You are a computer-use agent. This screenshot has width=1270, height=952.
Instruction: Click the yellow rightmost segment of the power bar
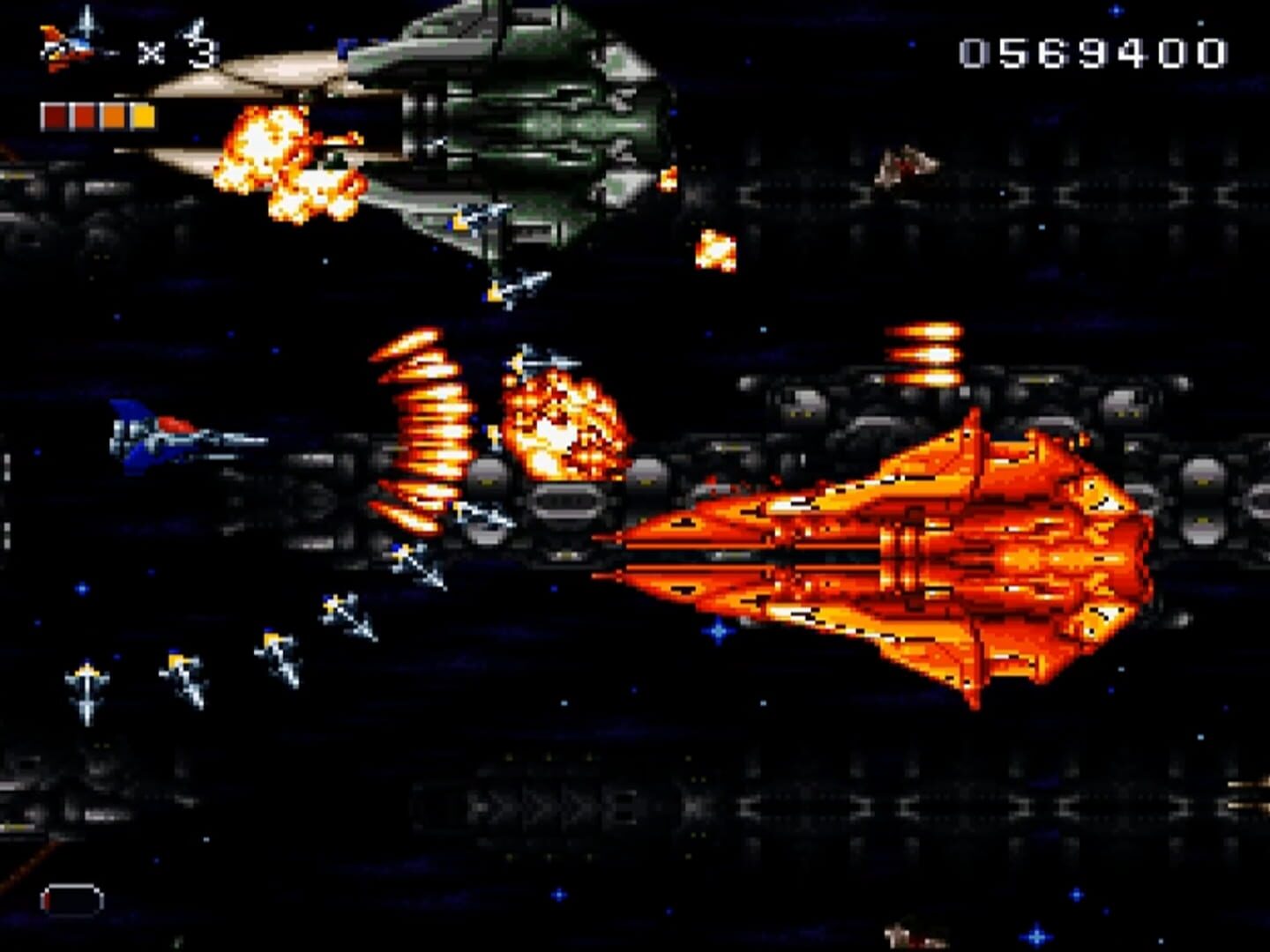click(x=141, y=114)
